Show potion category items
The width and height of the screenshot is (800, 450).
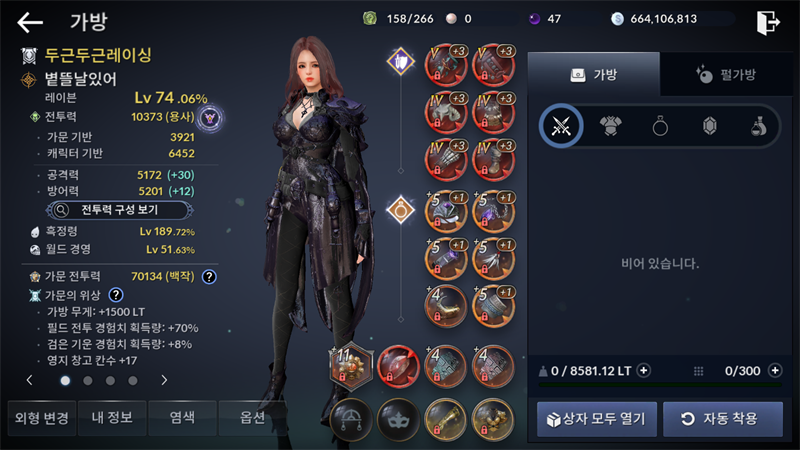(758, 125)
